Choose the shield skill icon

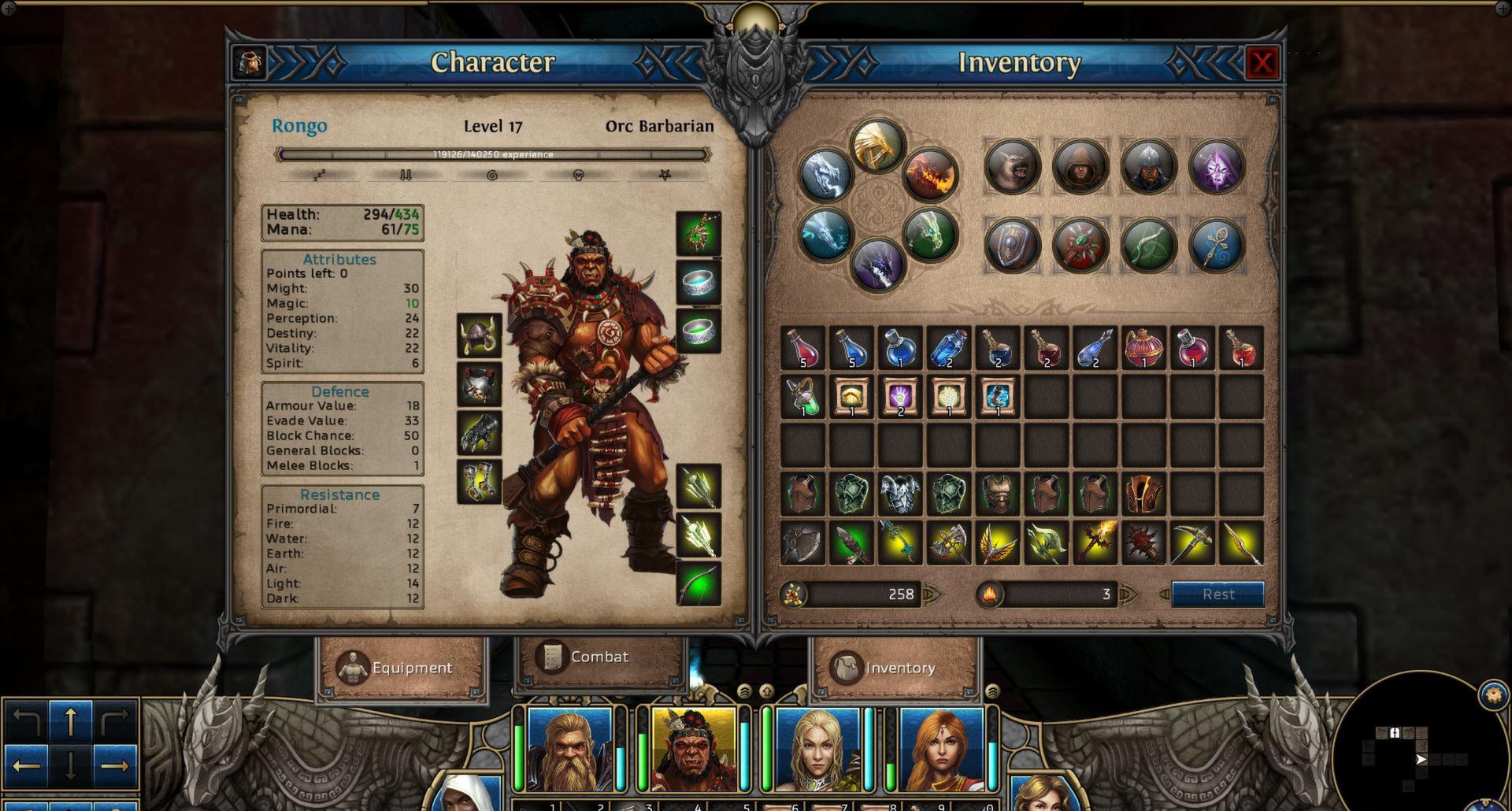pyautogui.click(x=1012, y=245)
